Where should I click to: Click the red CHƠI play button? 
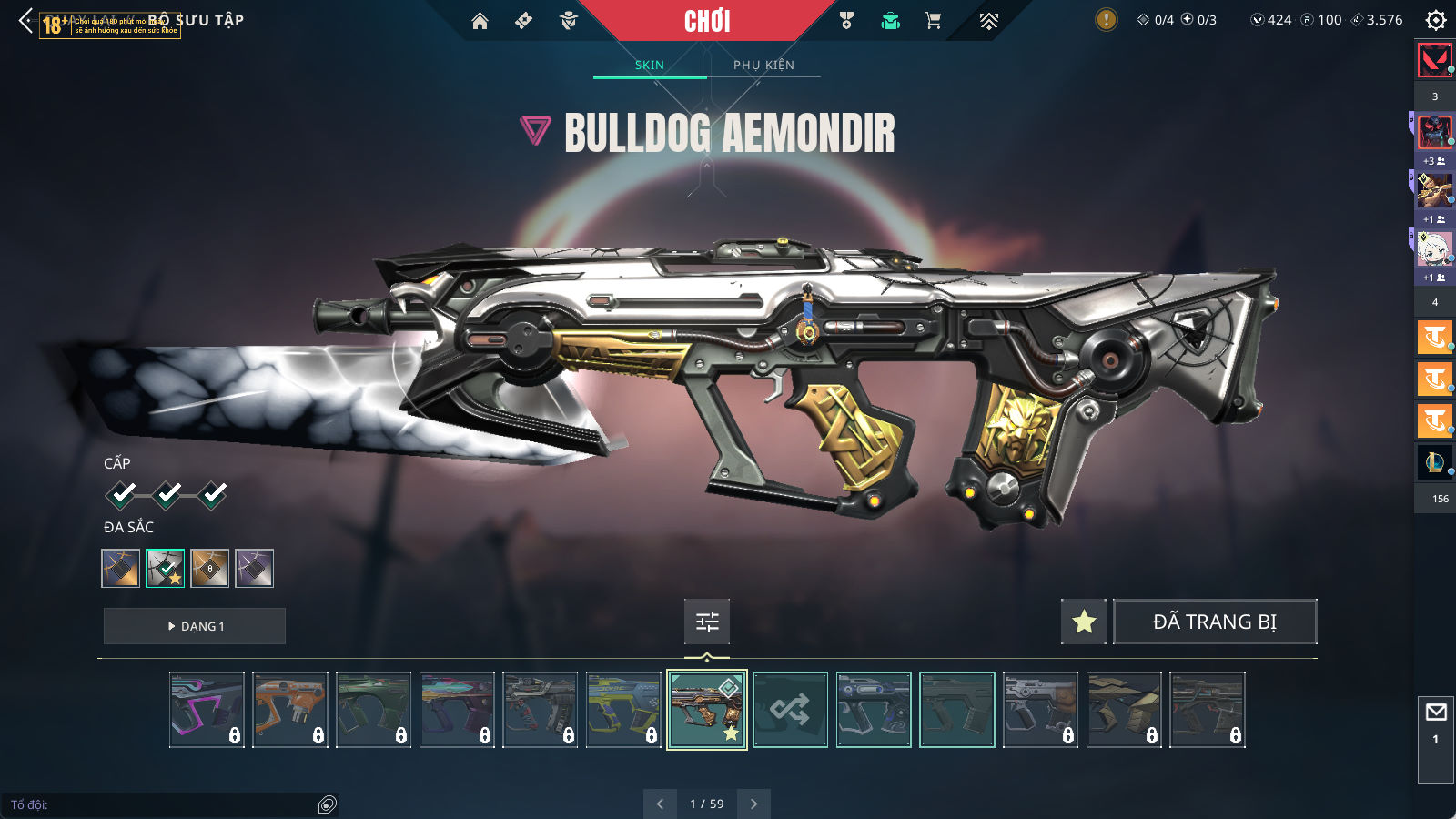[x=707, y=21]
